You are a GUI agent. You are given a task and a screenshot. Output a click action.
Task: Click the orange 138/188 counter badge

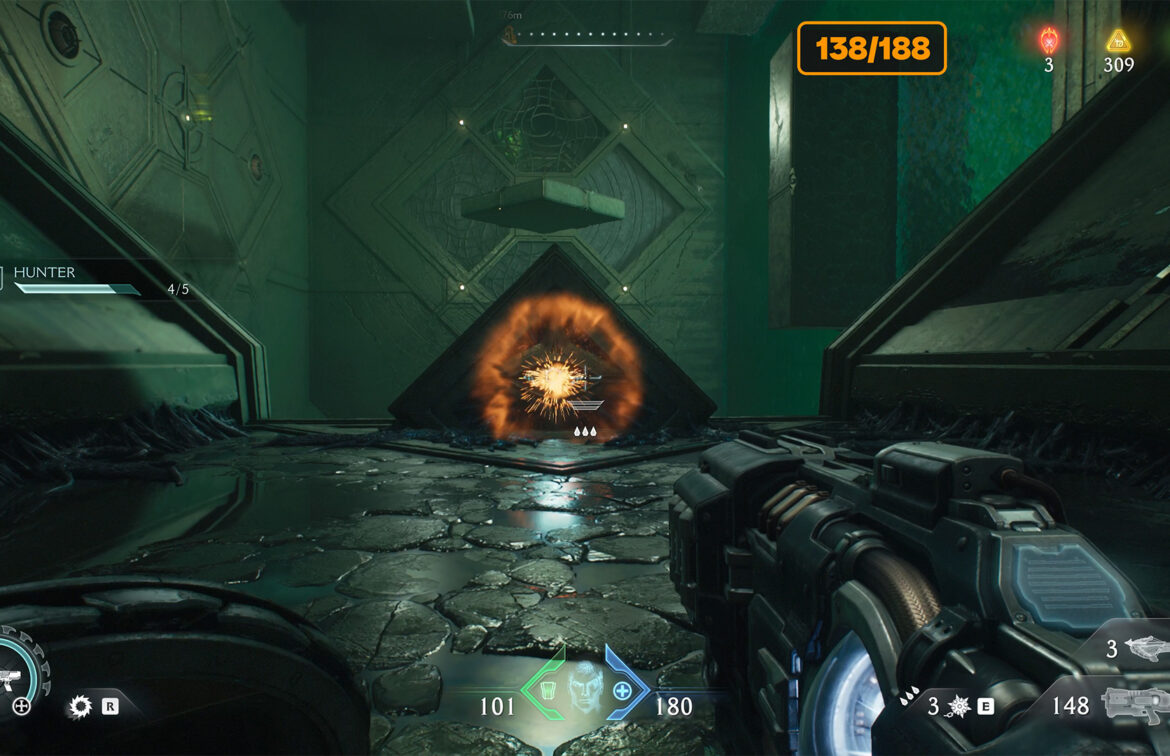[871, 48]
